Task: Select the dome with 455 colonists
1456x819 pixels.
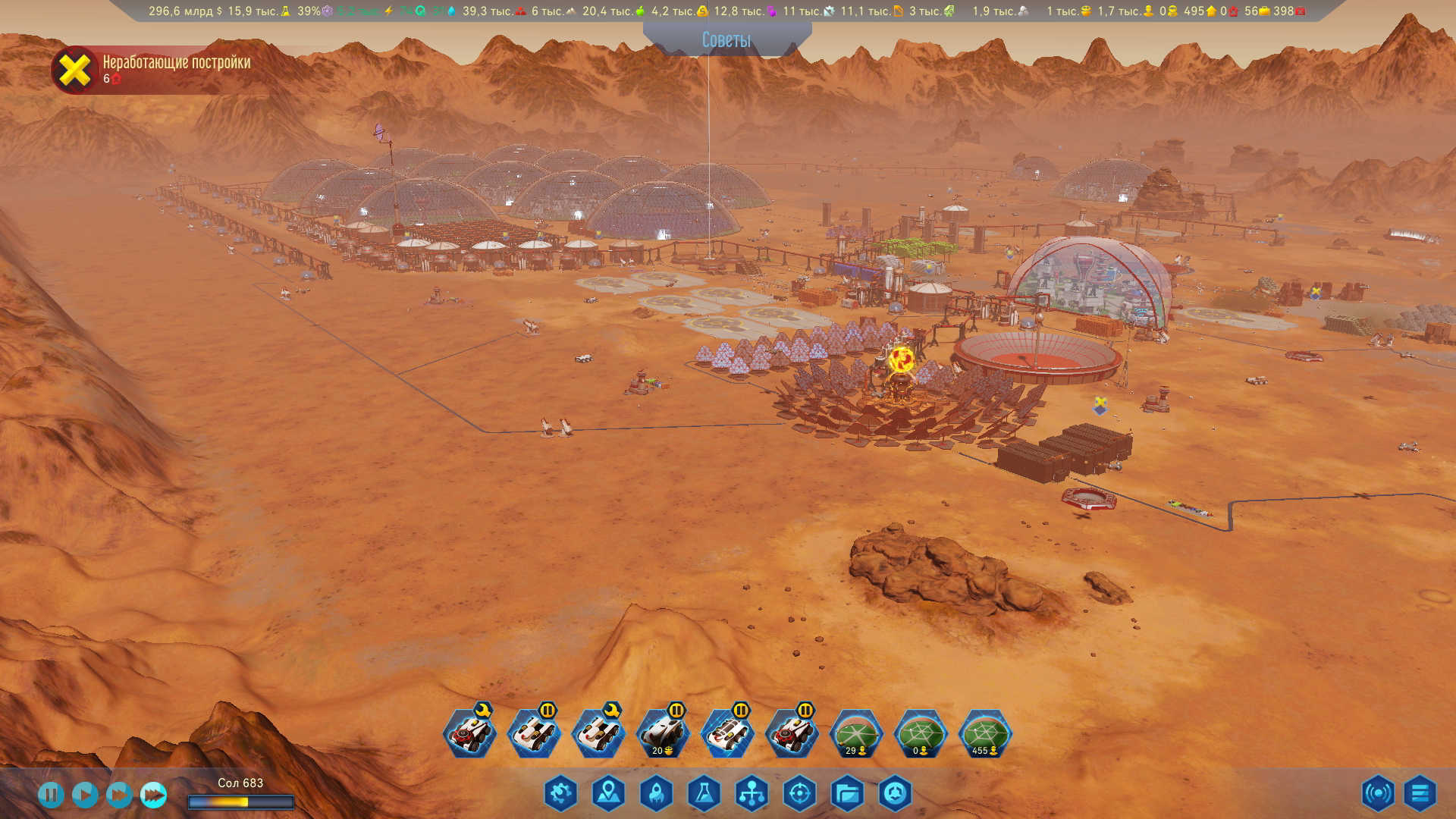Action: [x=985, y=734]
